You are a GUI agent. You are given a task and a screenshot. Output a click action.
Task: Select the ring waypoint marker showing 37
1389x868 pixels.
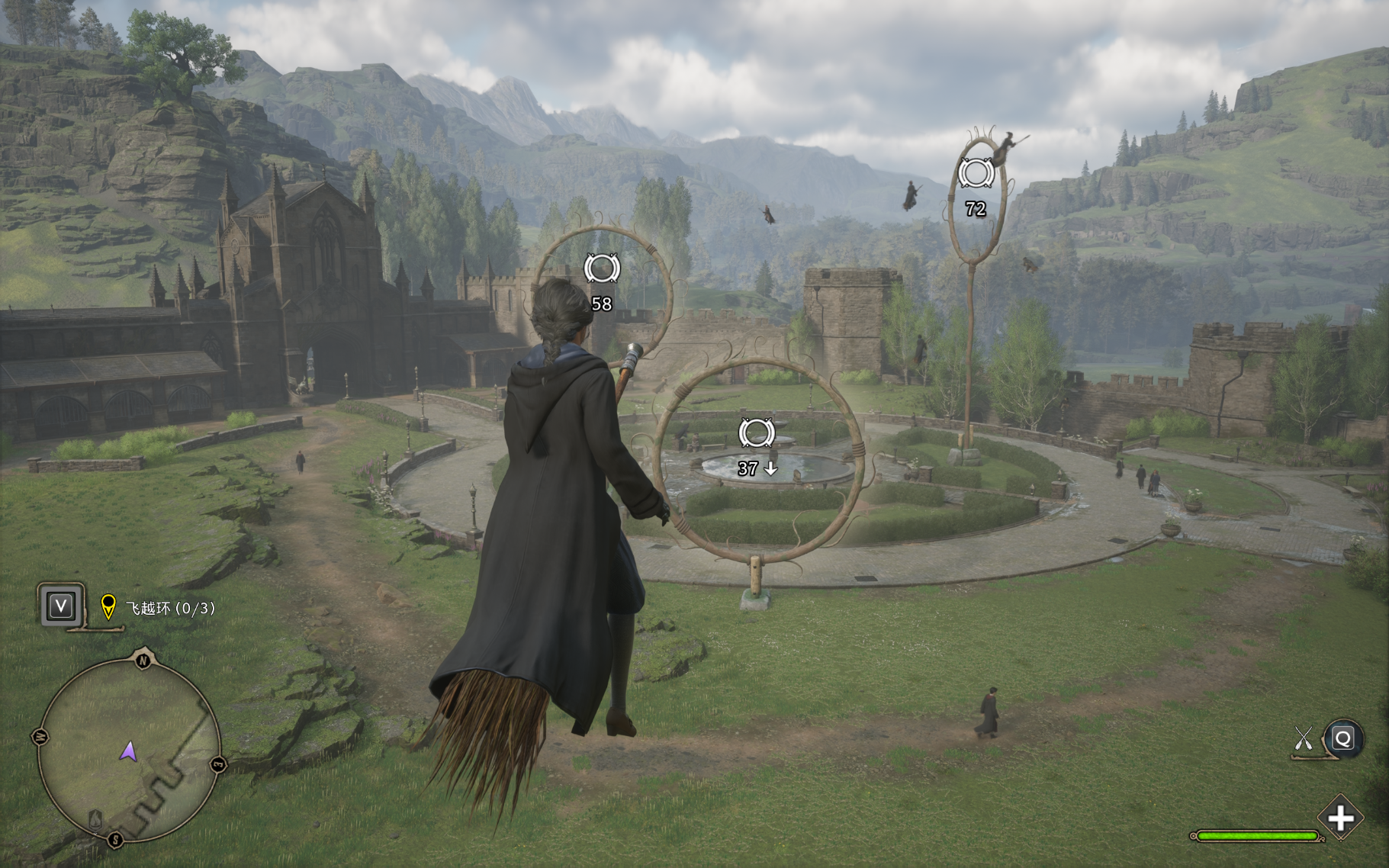pyautogui.click(x=756, y=433)
